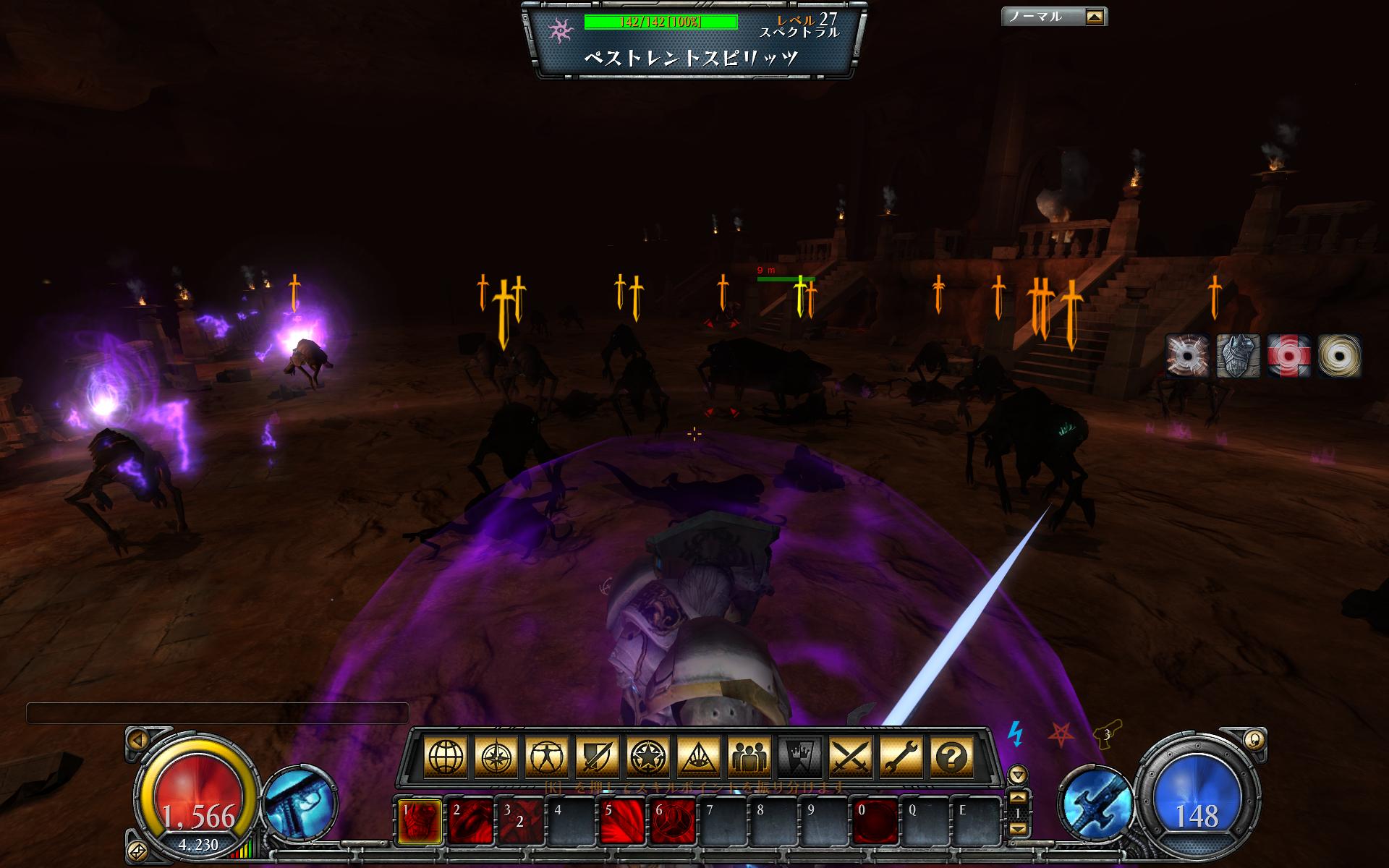The height and width of the screenshot is (868, 1389).
Task: Open the three-person party panel
Action: 749,758
